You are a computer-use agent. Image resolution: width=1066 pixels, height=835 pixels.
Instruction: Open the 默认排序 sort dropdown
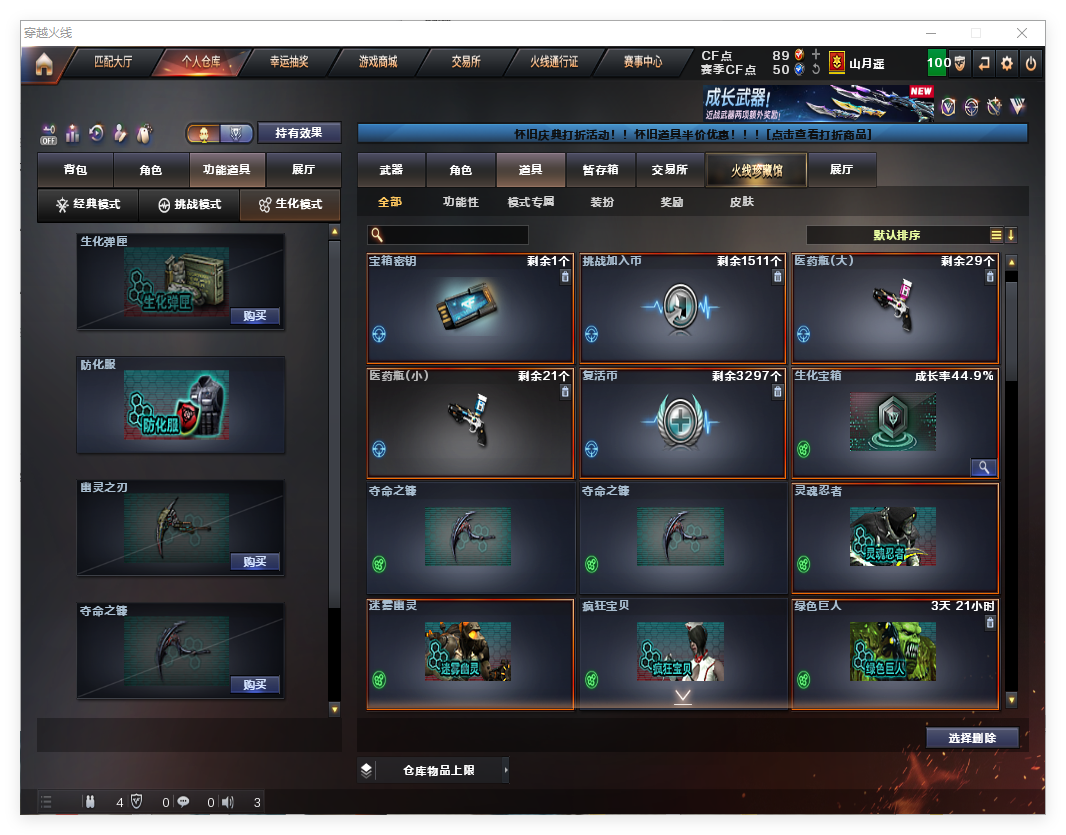pyautogui.click(x=896, y=236)
